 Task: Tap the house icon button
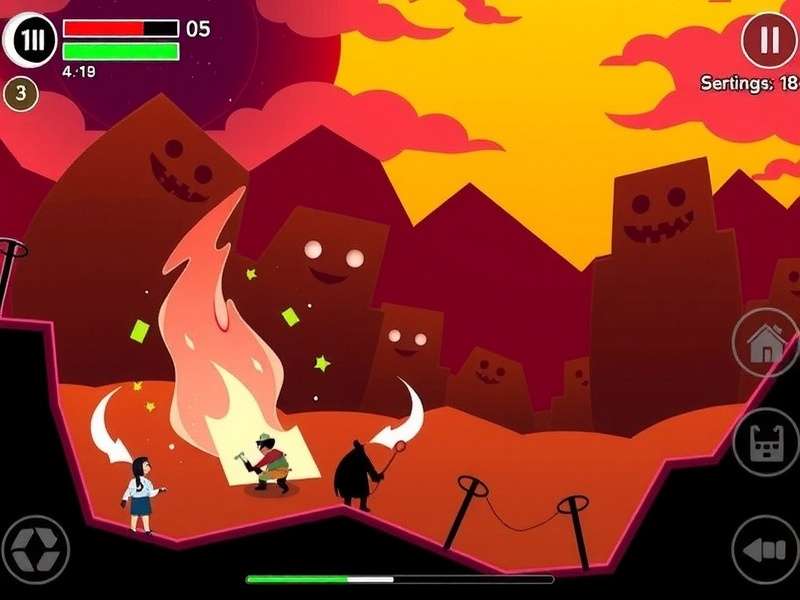765,343
